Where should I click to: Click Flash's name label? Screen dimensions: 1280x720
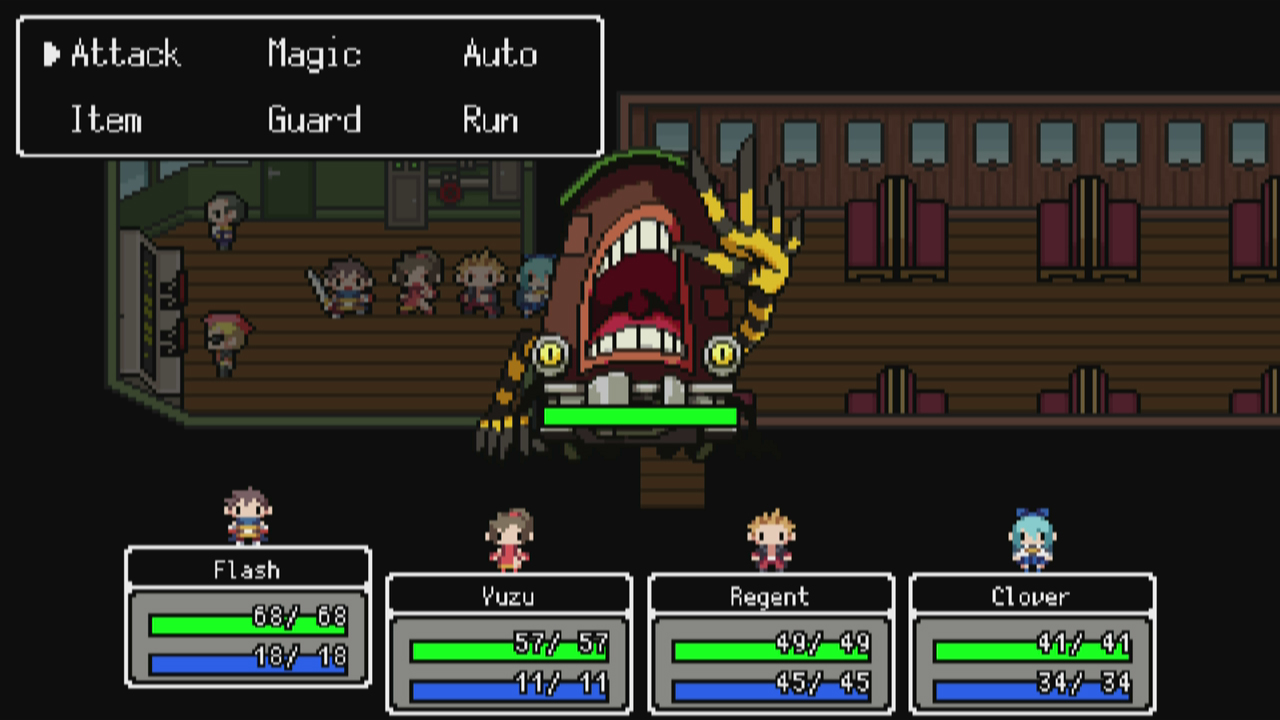coord(246,570)
